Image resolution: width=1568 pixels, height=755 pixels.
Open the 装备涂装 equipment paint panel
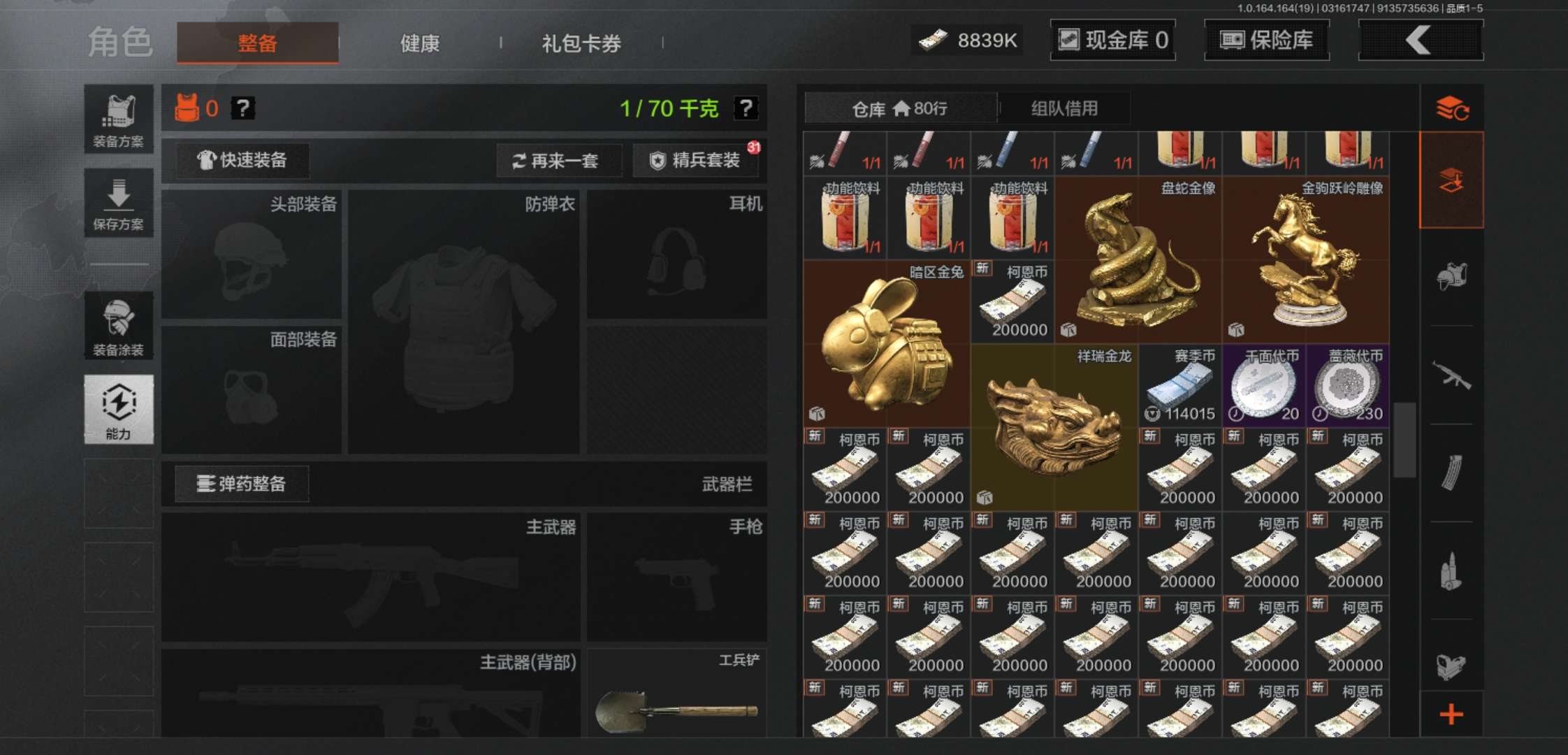pyautogui.click(x=119, y=325)
